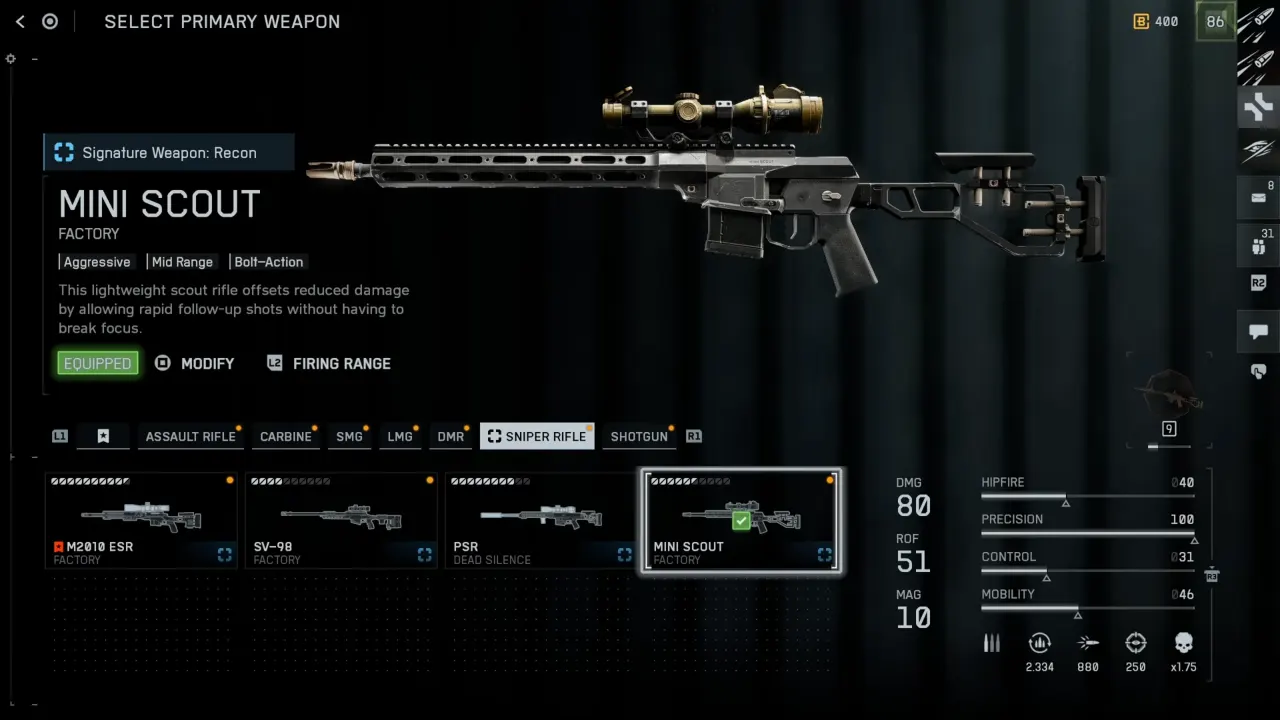The height and width of the screenshot is (720, 1280).
Task: Open the messages inbox icon showing 8
Action: click(x=1258, y=198)
